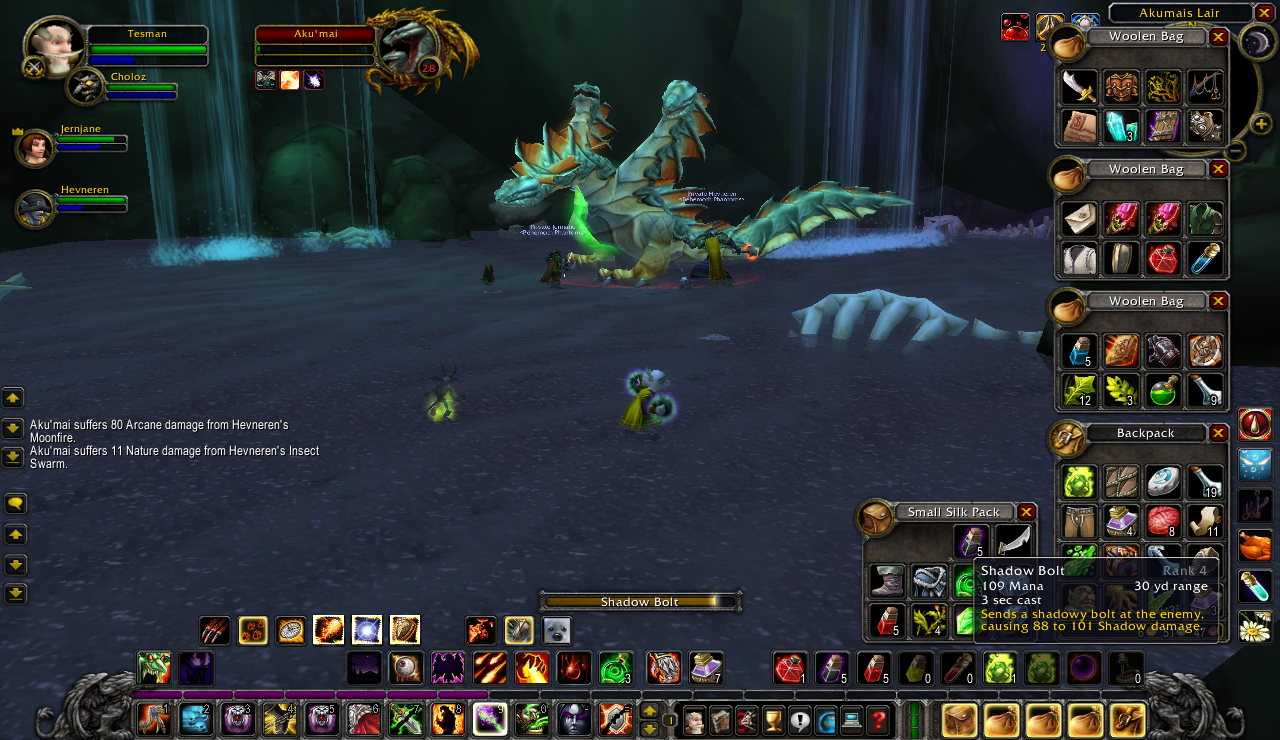The image size is (1280, 740).
Task: Select the red gem in the second Woolen Bag
Action: tap(1164, 259)
